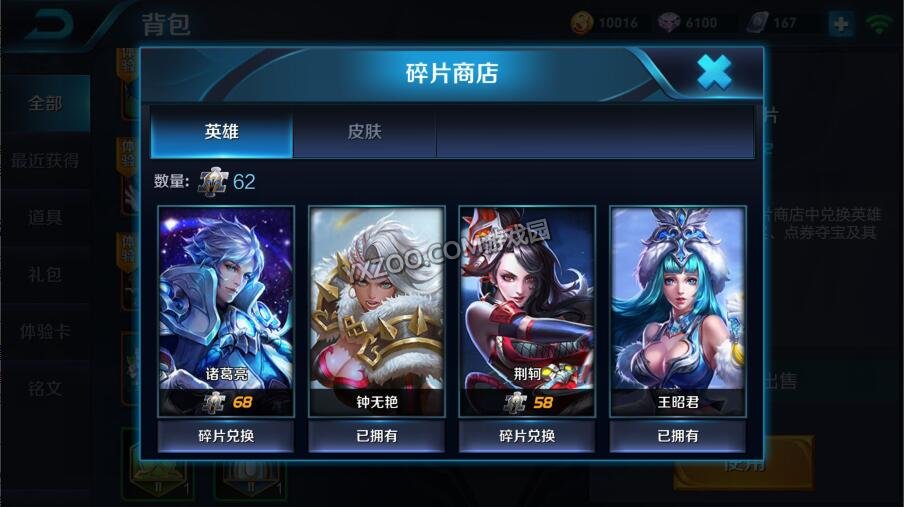Open the 体验卡 category

[x=45, y=331]
